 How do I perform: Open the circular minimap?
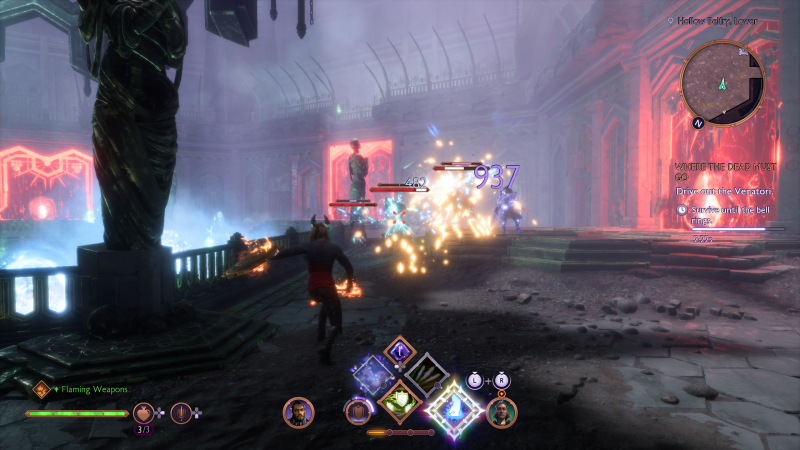pyautogui.click(x=722, y=82)
